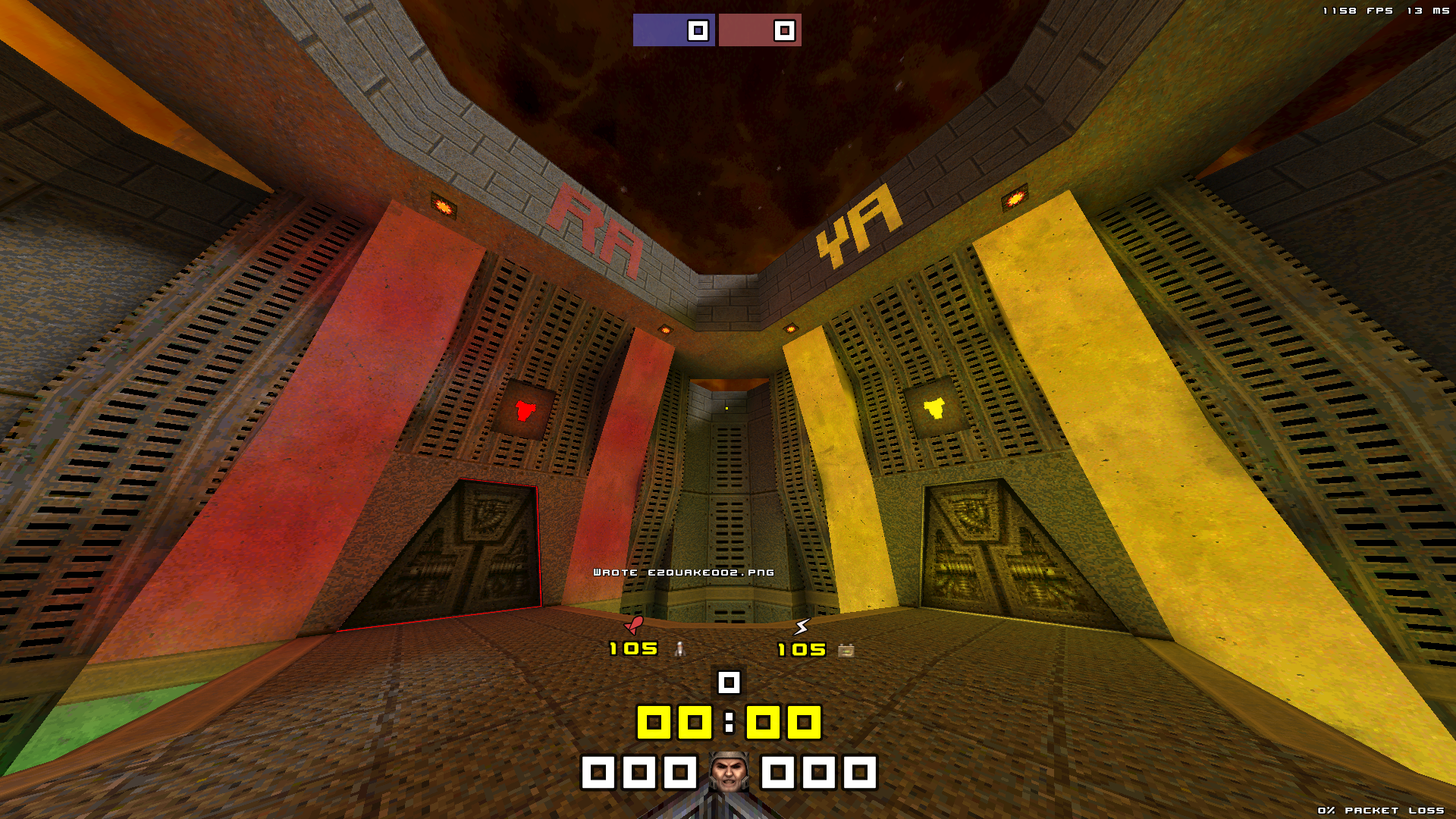
Task: Click the blue team score box
Action: coord(673,30)
